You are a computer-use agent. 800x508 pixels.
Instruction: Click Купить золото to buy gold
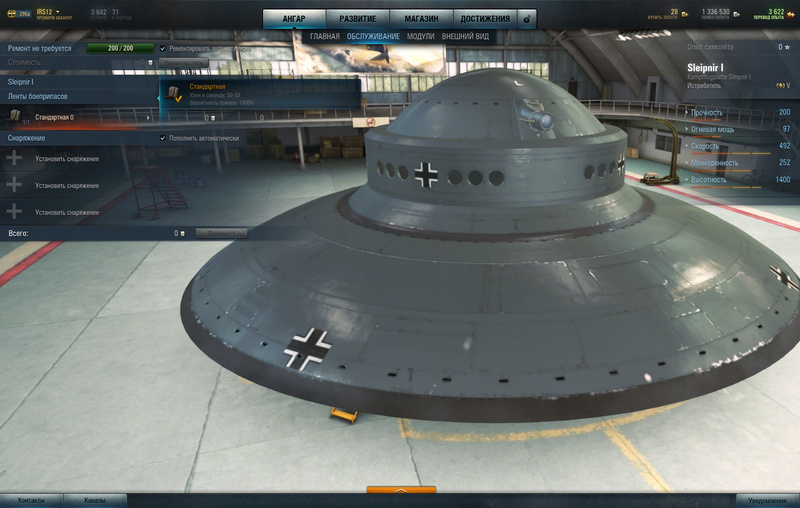click(666, 14)
